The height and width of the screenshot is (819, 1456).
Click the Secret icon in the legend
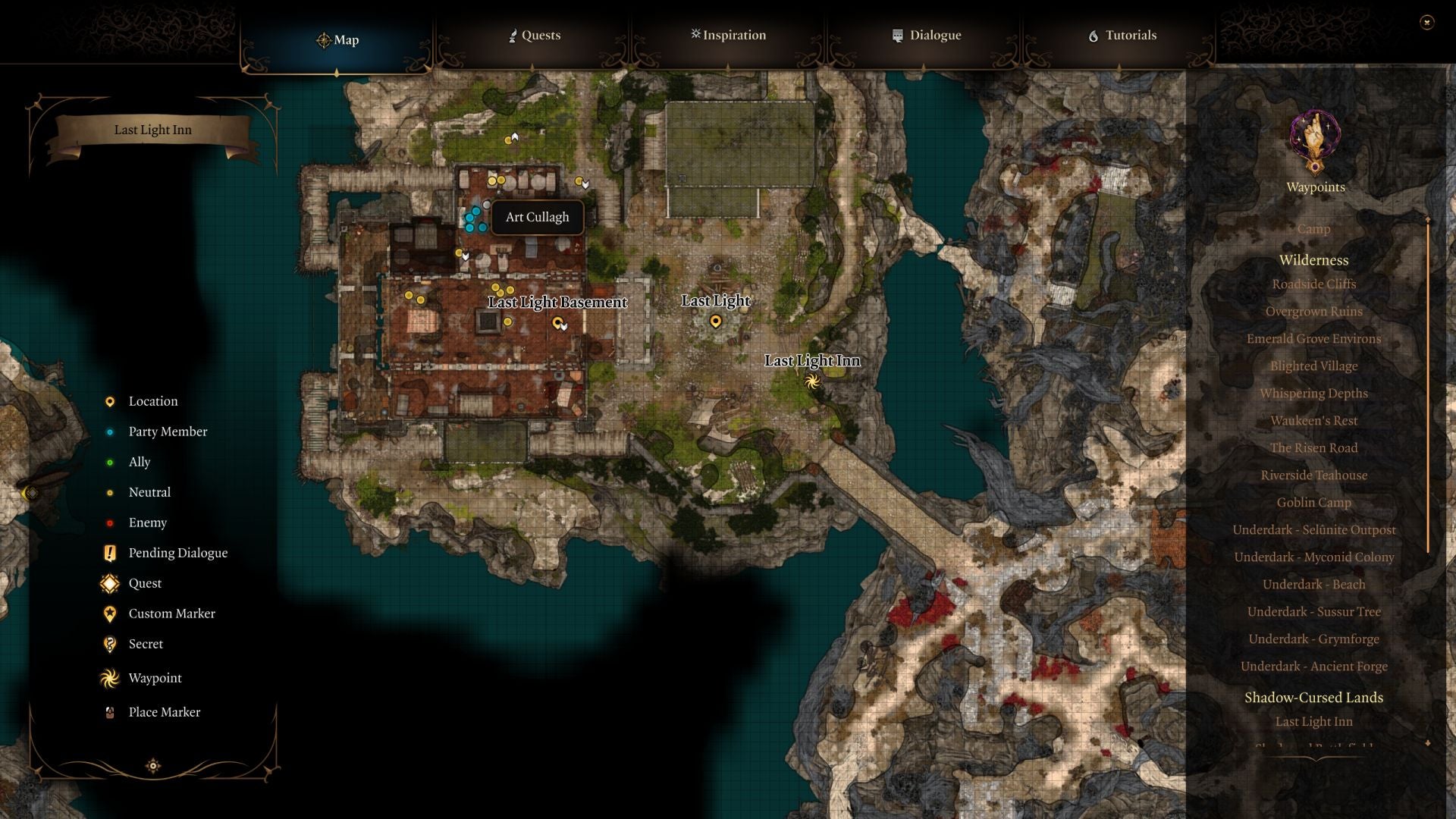pyautogui.click(x=109, y=644)
